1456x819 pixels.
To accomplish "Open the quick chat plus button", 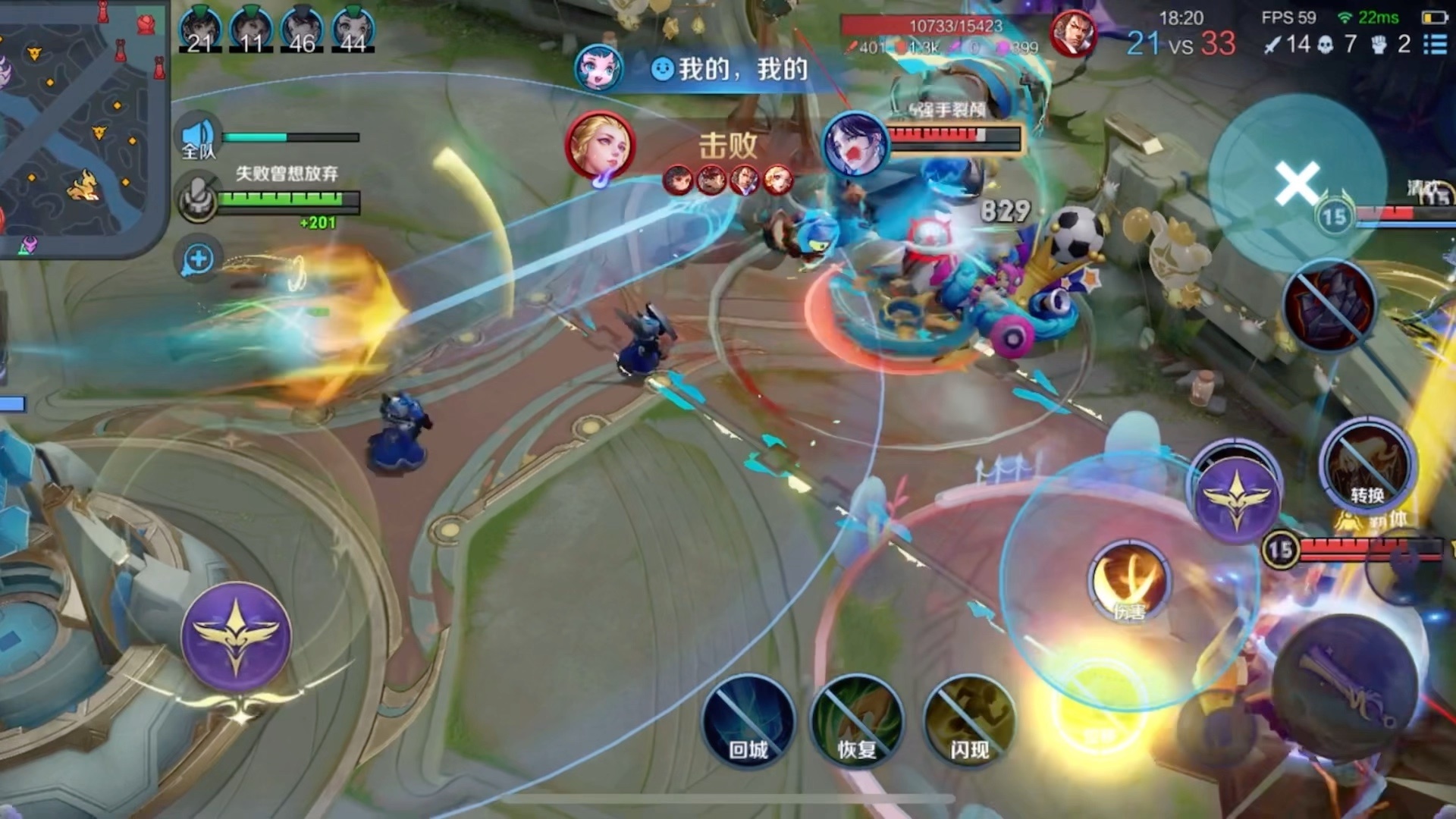I will click(x=198, y=259).
